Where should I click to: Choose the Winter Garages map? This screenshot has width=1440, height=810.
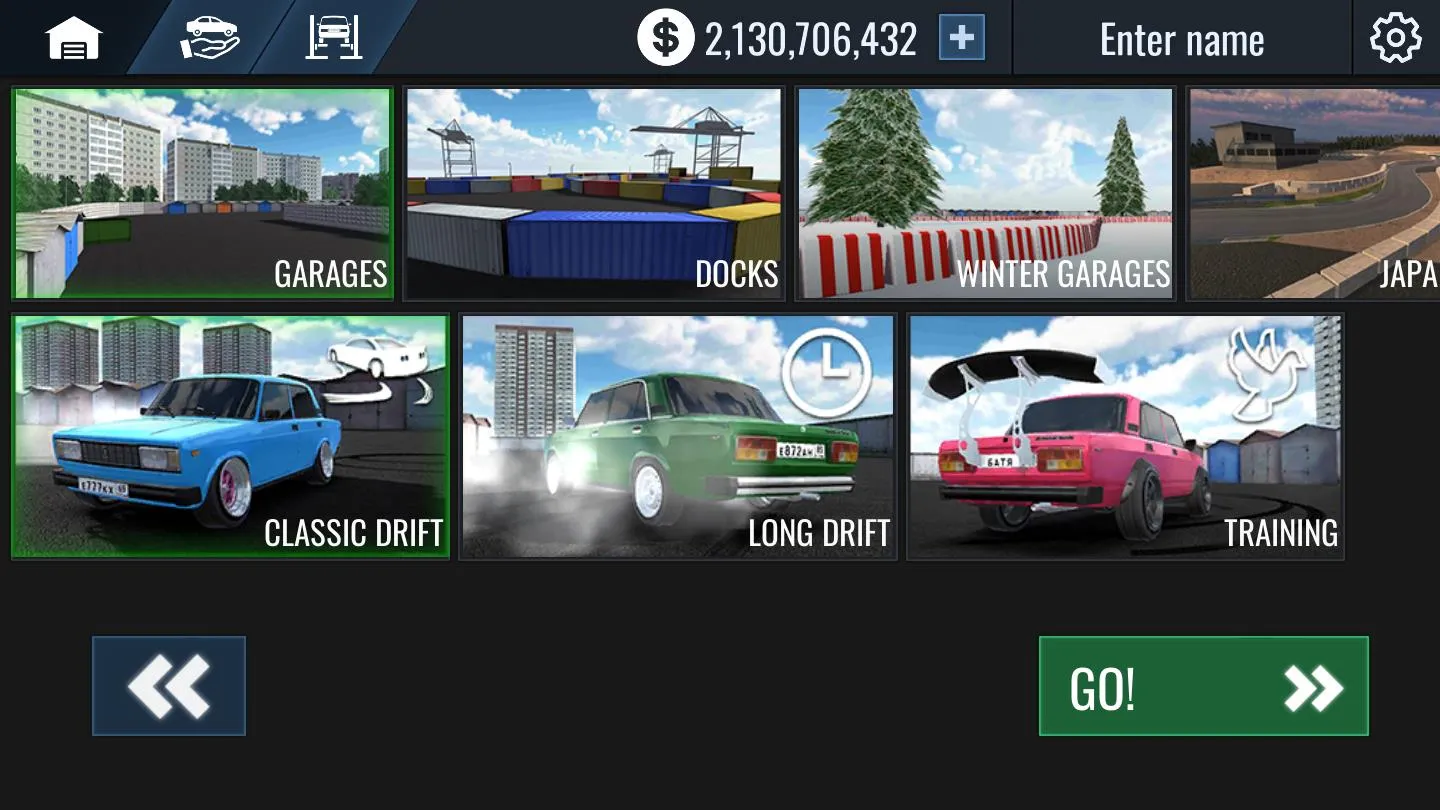click(x=984, y=192)
